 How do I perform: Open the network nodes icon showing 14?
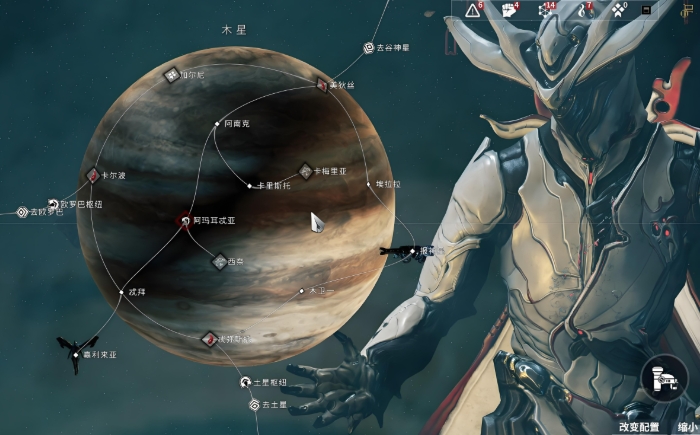(545, 10)
